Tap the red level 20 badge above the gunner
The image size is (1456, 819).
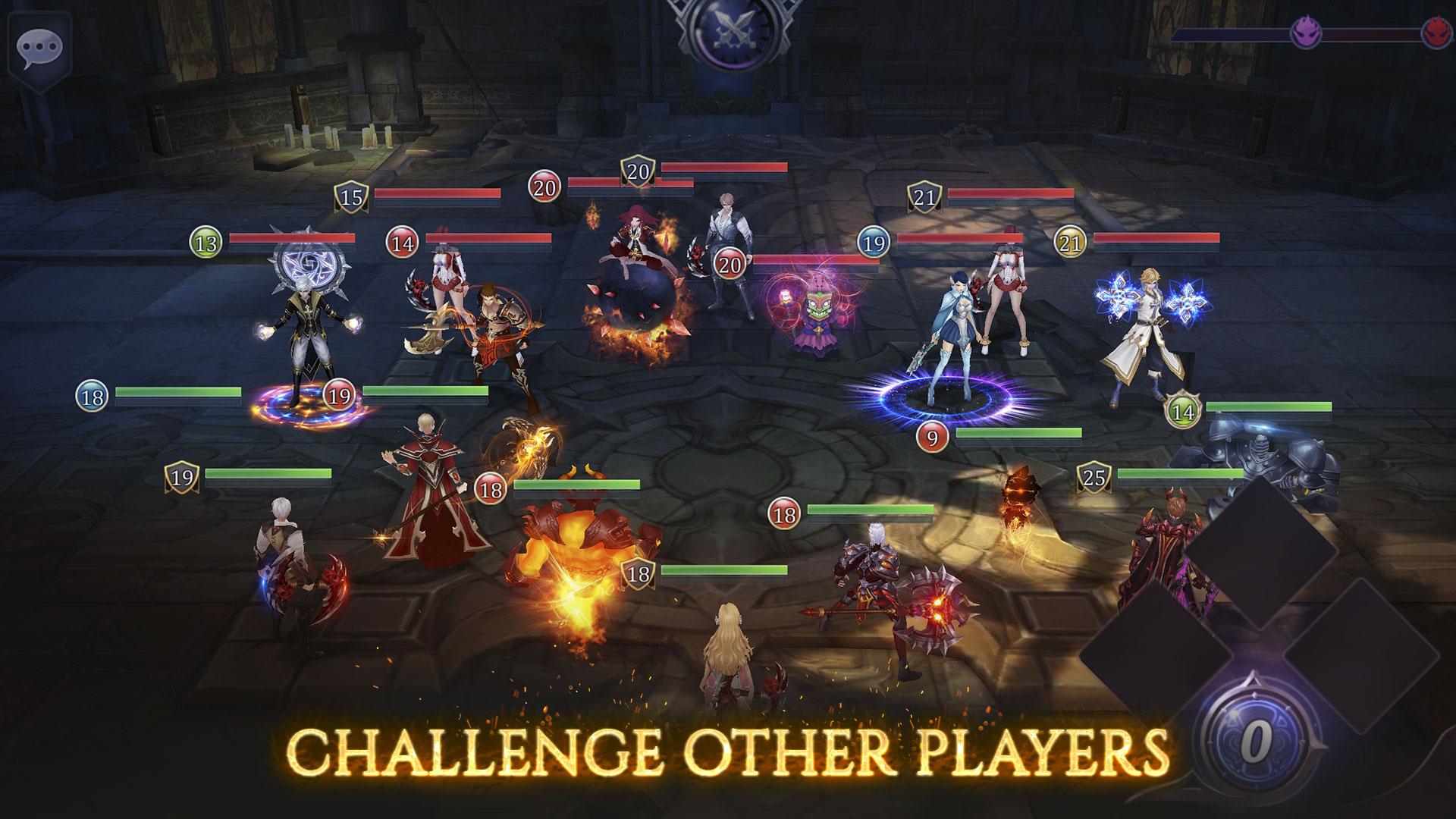coord(730,265)
